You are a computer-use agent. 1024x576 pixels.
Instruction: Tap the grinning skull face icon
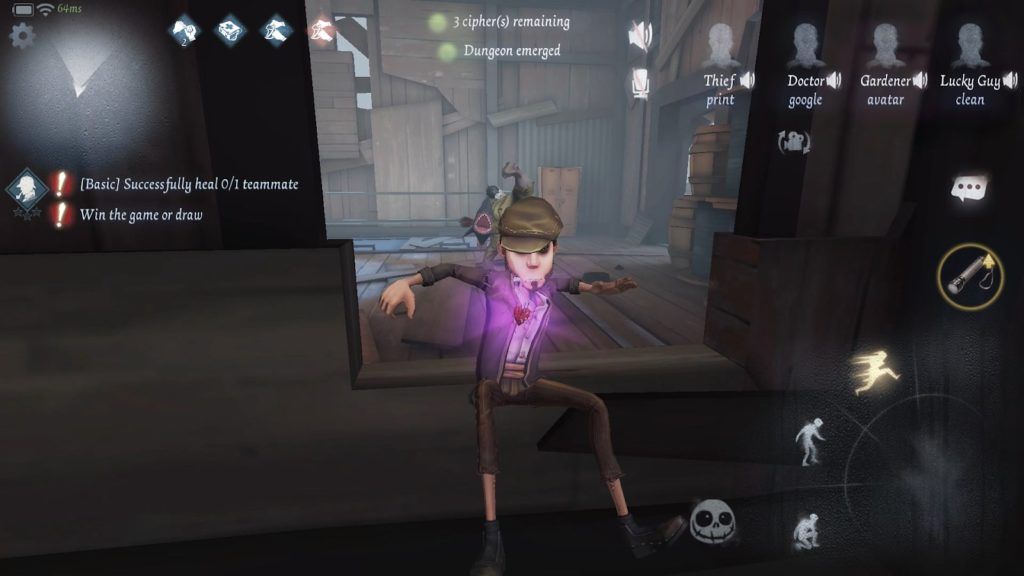coord(713,521)
